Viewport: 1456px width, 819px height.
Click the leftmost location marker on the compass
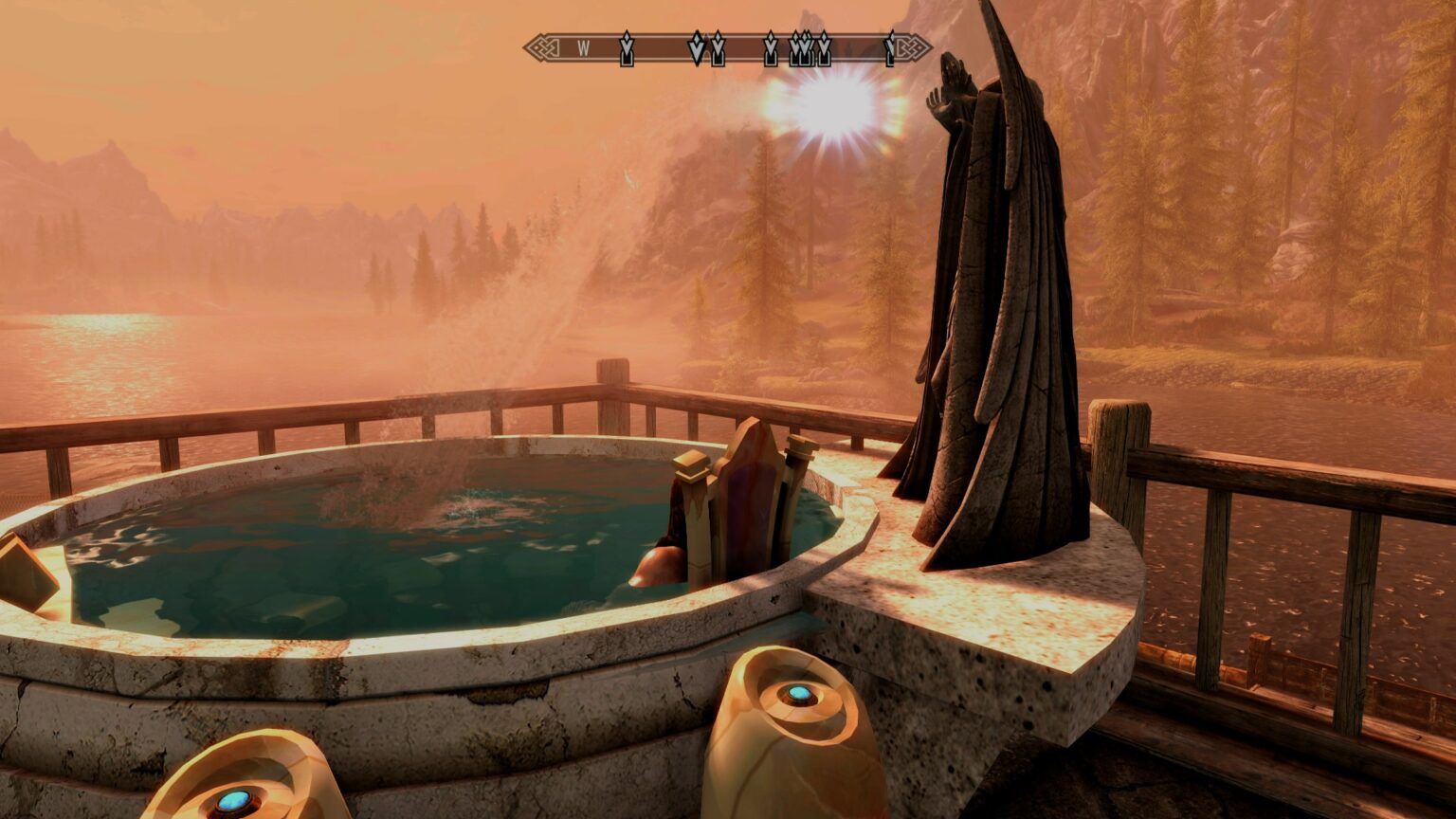pyautogui.click(x=626, y=49)
